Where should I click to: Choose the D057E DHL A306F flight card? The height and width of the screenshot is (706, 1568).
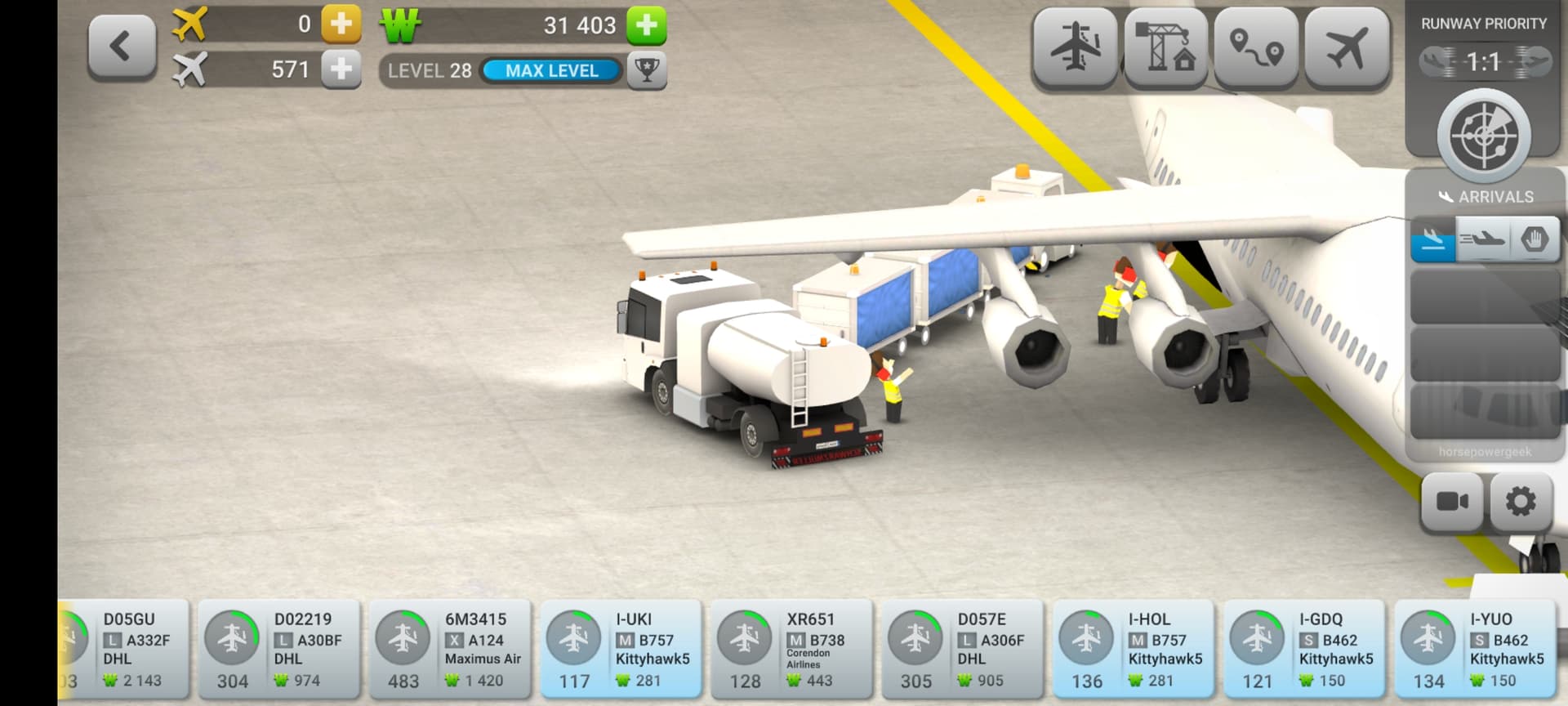[x=962, y=650]
